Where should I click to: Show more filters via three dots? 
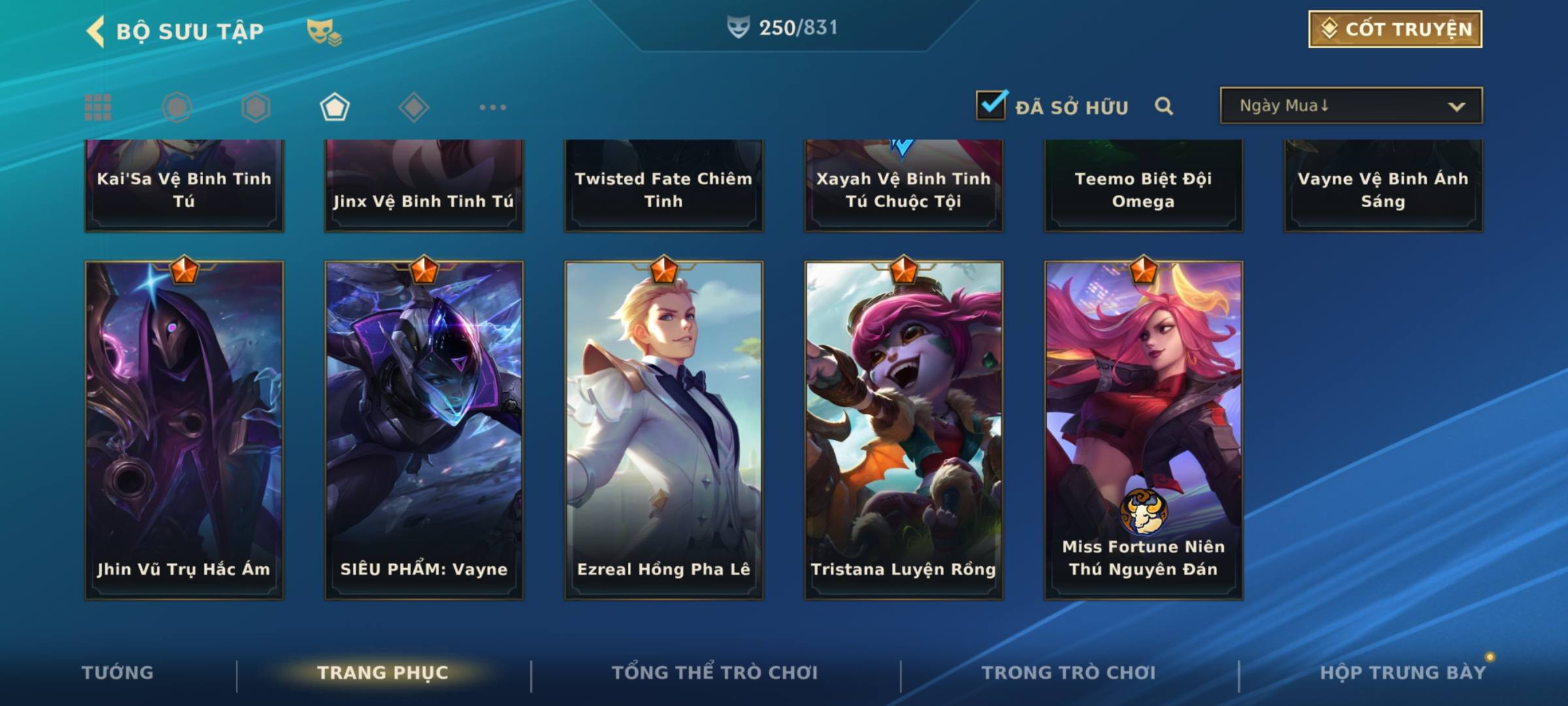(493, 107)
